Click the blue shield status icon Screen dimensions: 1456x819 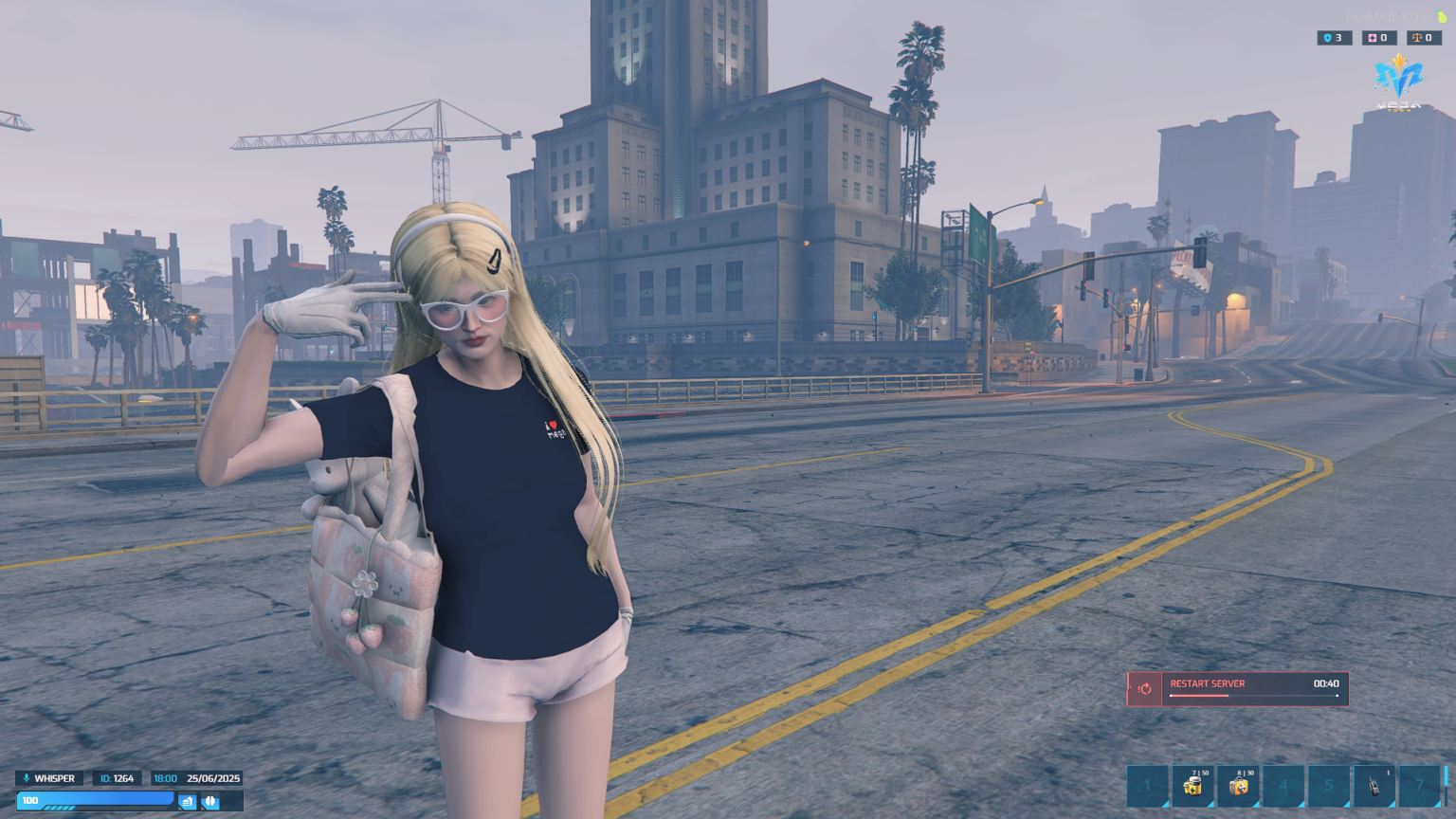point(1326,38)
